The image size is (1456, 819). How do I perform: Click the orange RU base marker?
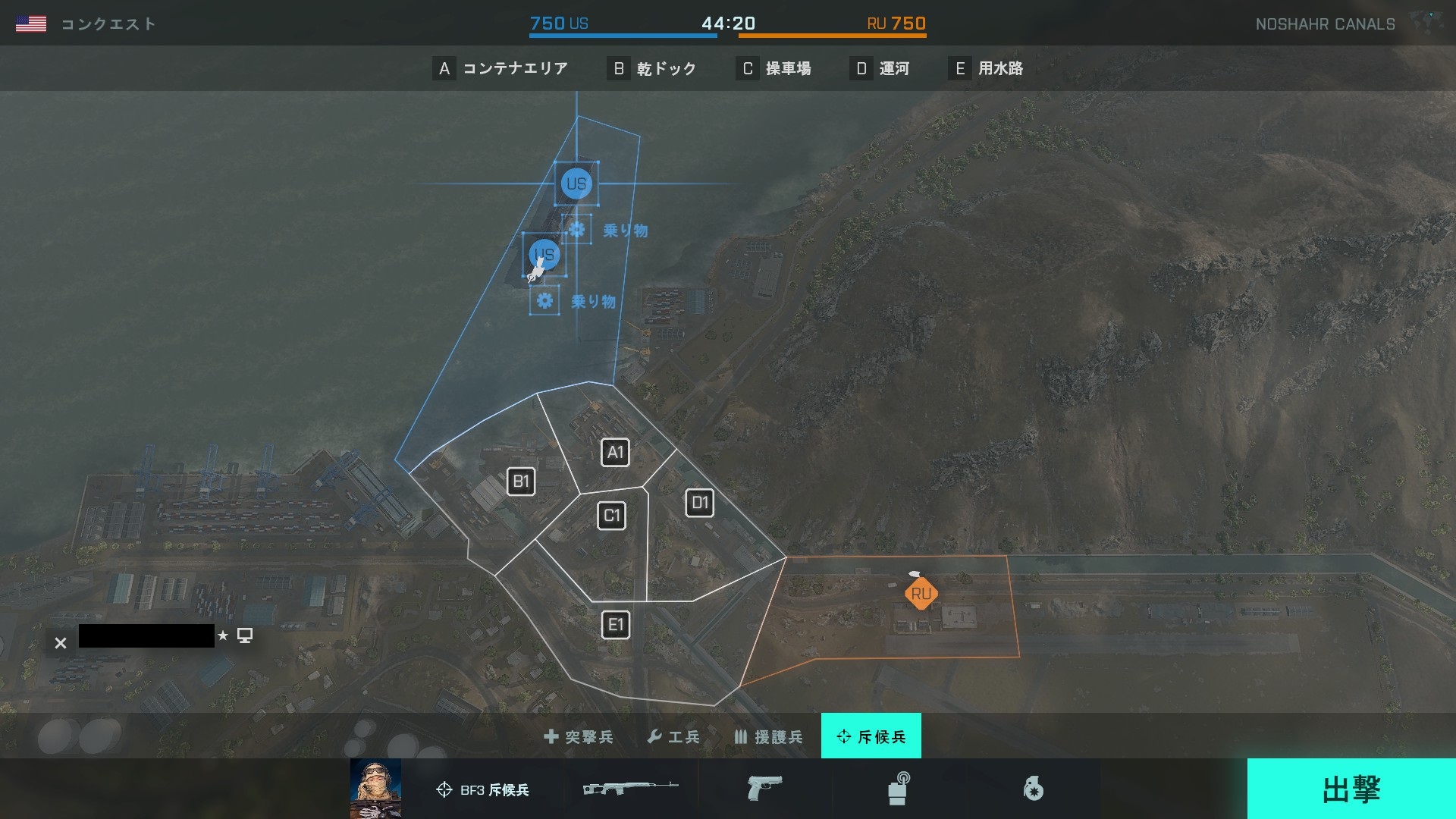pyautogui.click(x=921, y=594)
